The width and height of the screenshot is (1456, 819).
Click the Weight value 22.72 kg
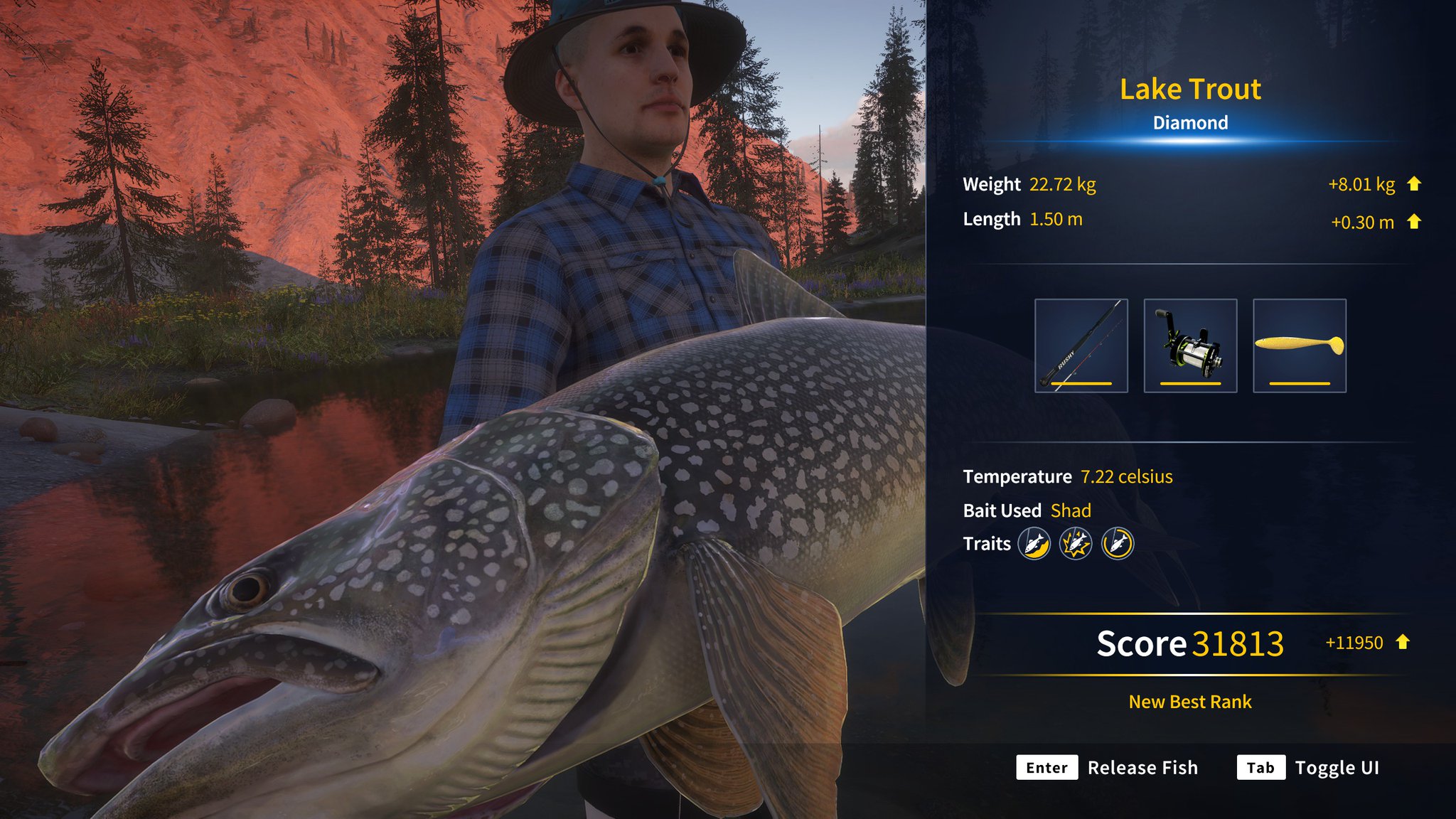pos(1061,184)
